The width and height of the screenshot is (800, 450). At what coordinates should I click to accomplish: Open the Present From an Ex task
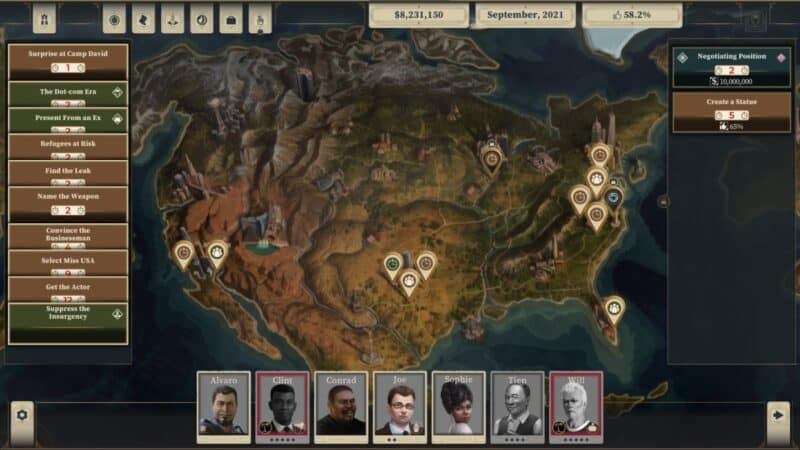tap(68, 119)
